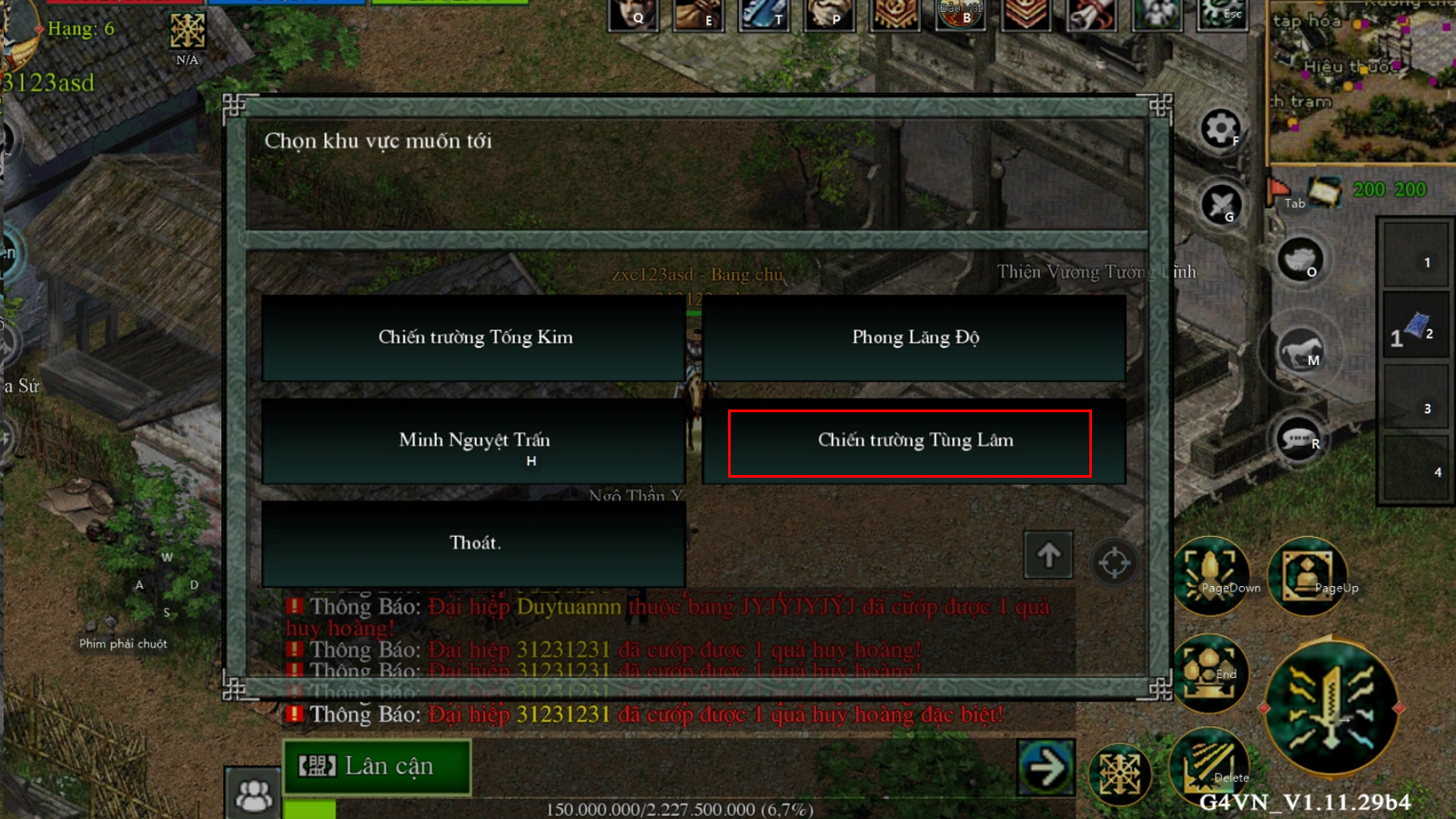1456x819 pixels.
Task: Open the gear settings icon
Action: click(1220, 128)
